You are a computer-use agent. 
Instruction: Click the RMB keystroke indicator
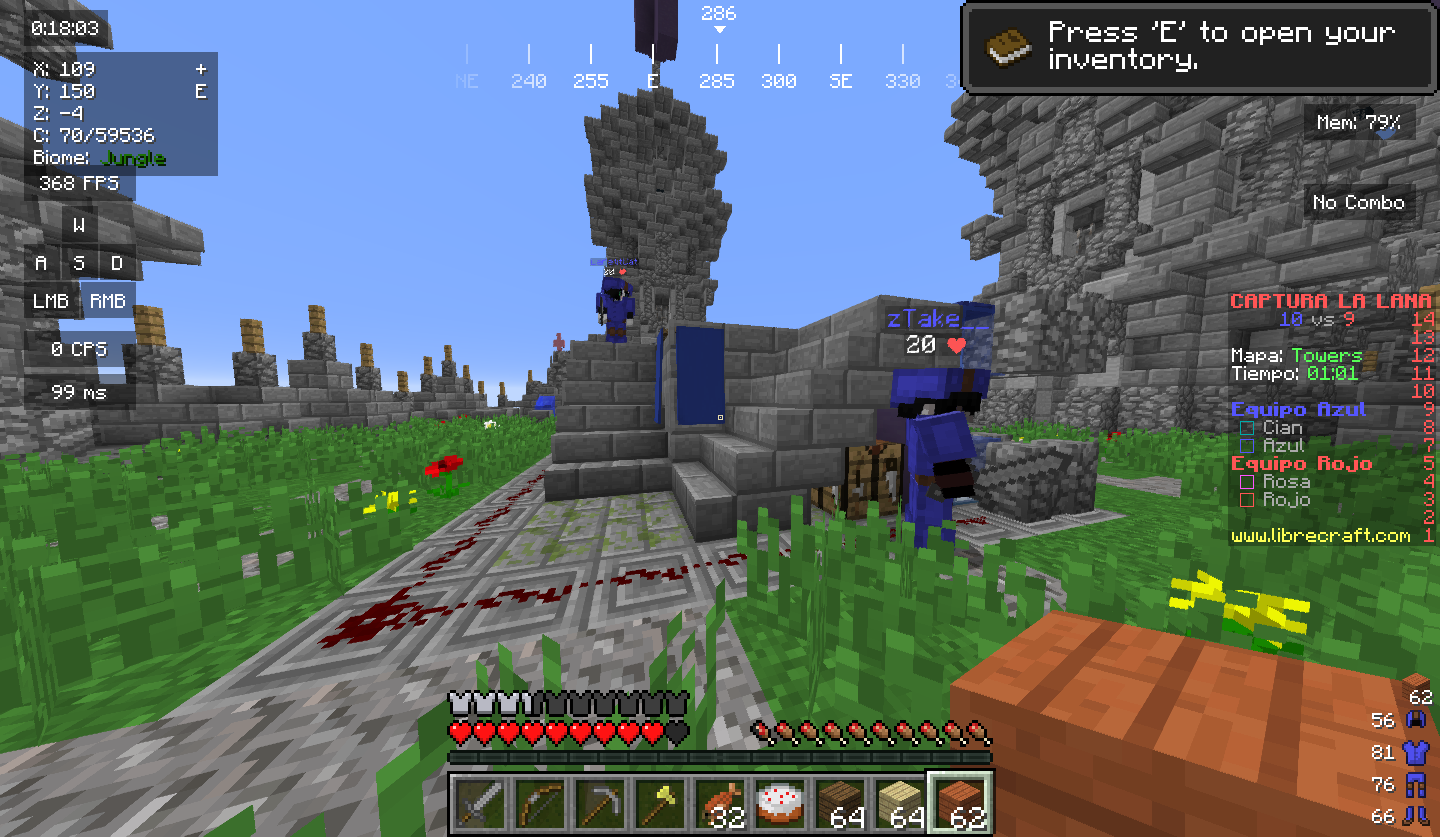coord(108,301)
